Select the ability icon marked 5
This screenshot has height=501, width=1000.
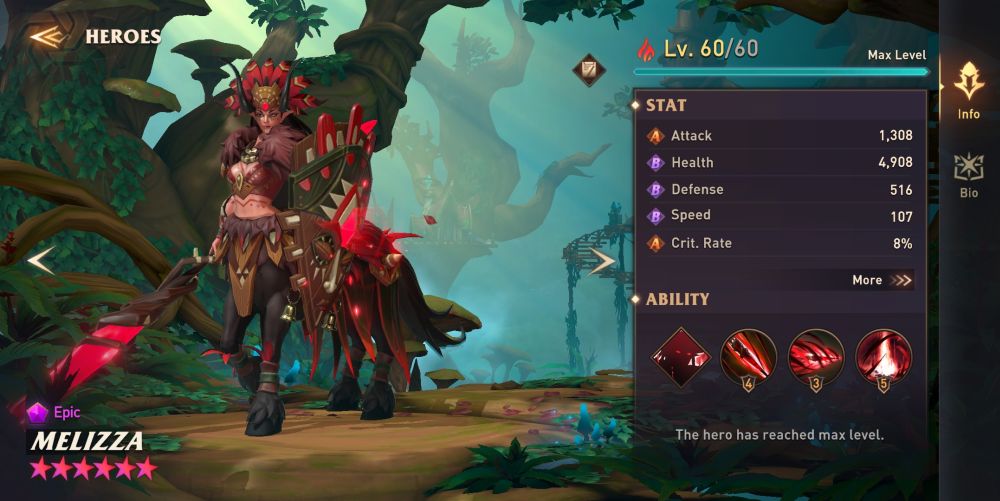click(x=884, y=356)
